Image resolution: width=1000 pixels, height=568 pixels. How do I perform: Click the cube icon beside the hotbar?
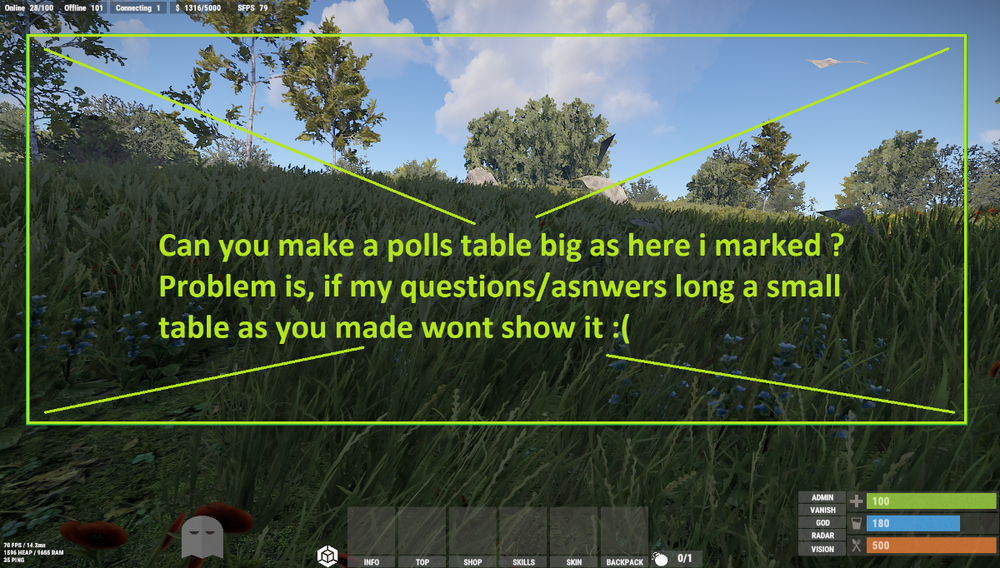(x=326, y=556)
